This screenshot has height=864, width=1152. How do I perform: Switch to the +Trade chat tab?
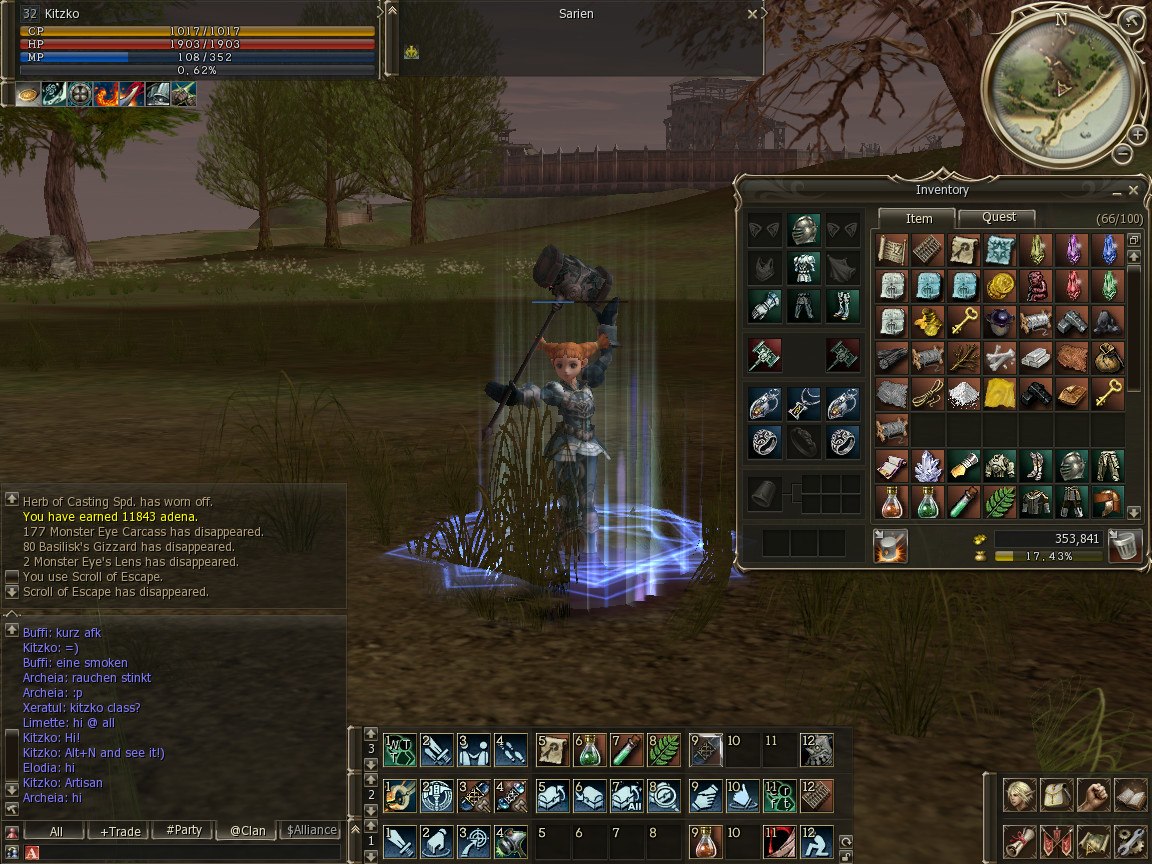pyautogui.click(x=117, y=830)
